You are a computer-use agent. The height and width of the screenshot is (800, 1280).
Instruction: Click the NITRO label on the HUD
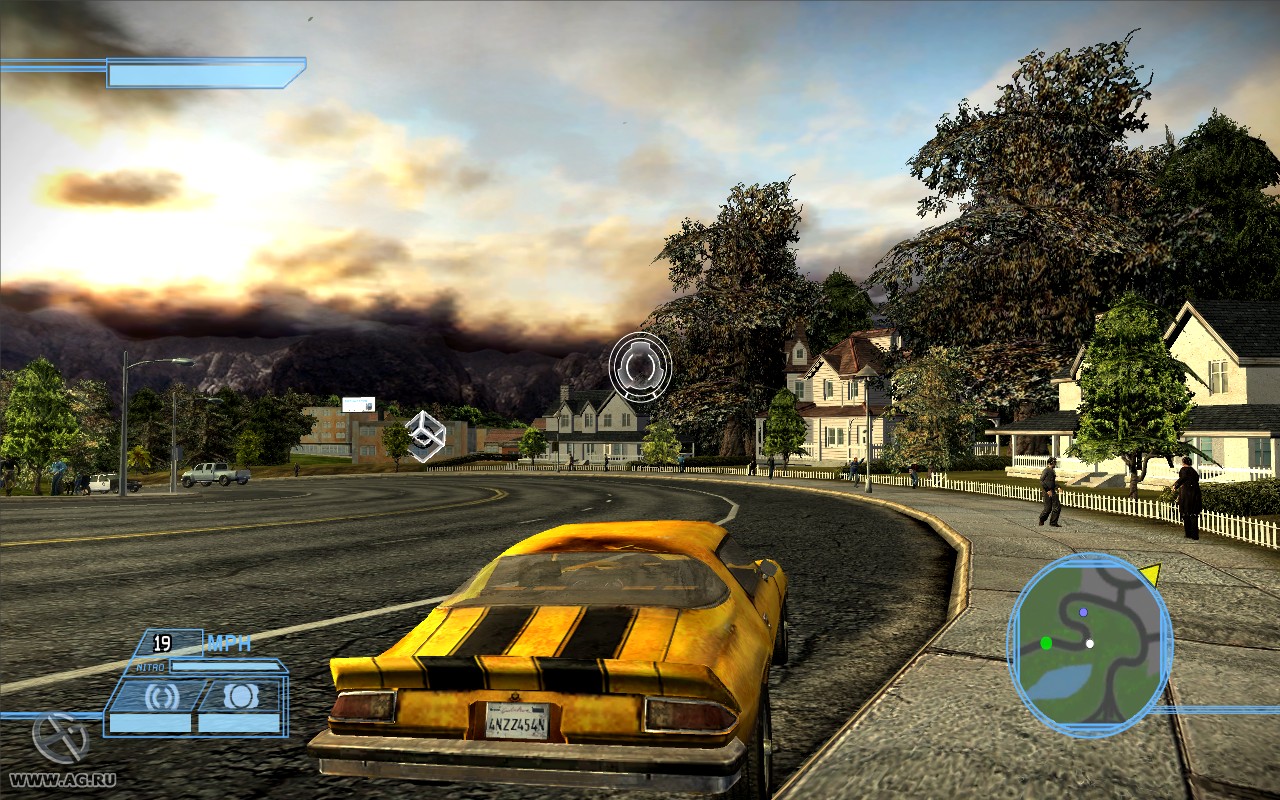[x=150, y=666]
